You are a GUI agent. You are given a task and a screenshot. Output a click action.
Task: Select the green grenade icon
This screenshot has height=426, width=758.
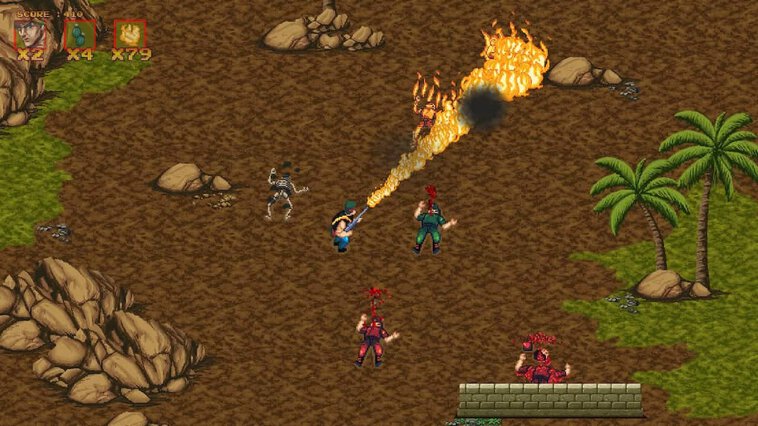pyautogui.click(x=80, y=34)
